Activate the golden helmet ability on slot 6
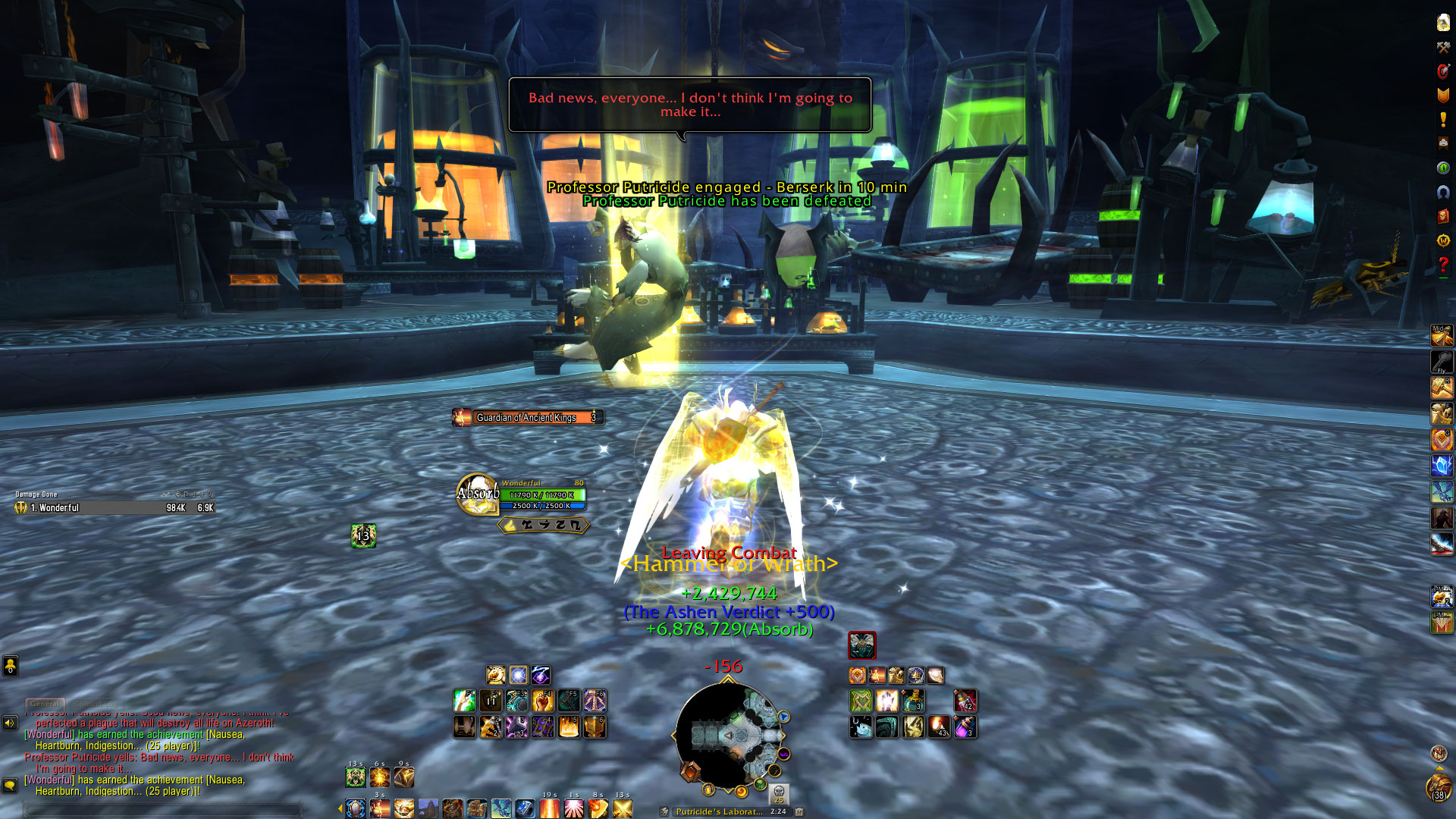This screenshot has height=819, width=1456. (595, 727)
